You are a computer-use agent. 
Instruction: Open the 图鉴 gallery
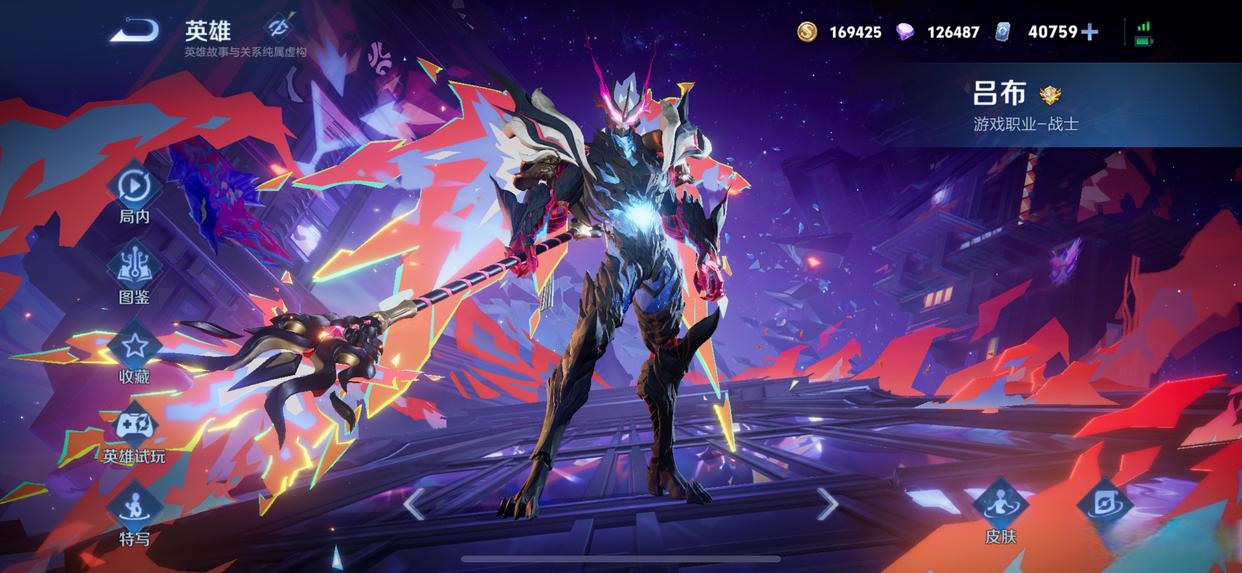point(134,267)
